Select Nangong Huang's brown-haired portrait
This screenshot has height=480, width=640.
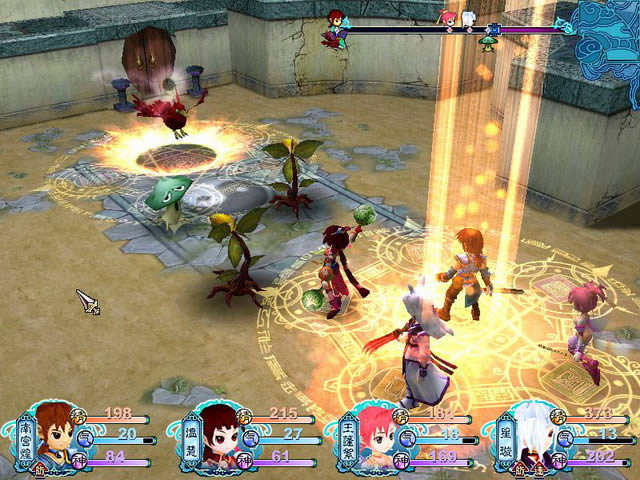click(57, 438)
